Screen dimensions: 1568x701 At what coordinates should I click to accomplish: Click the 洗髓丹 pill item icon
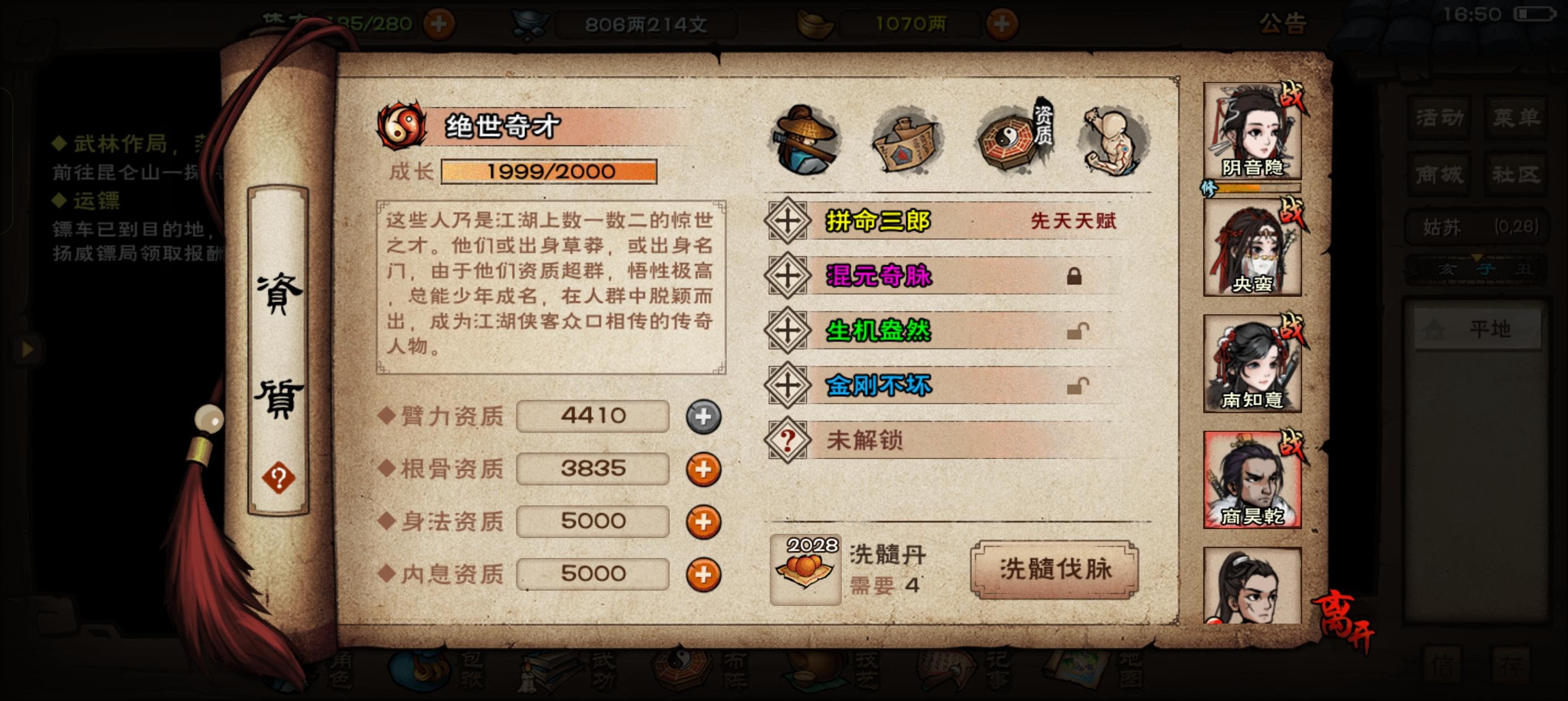(807, 571)
